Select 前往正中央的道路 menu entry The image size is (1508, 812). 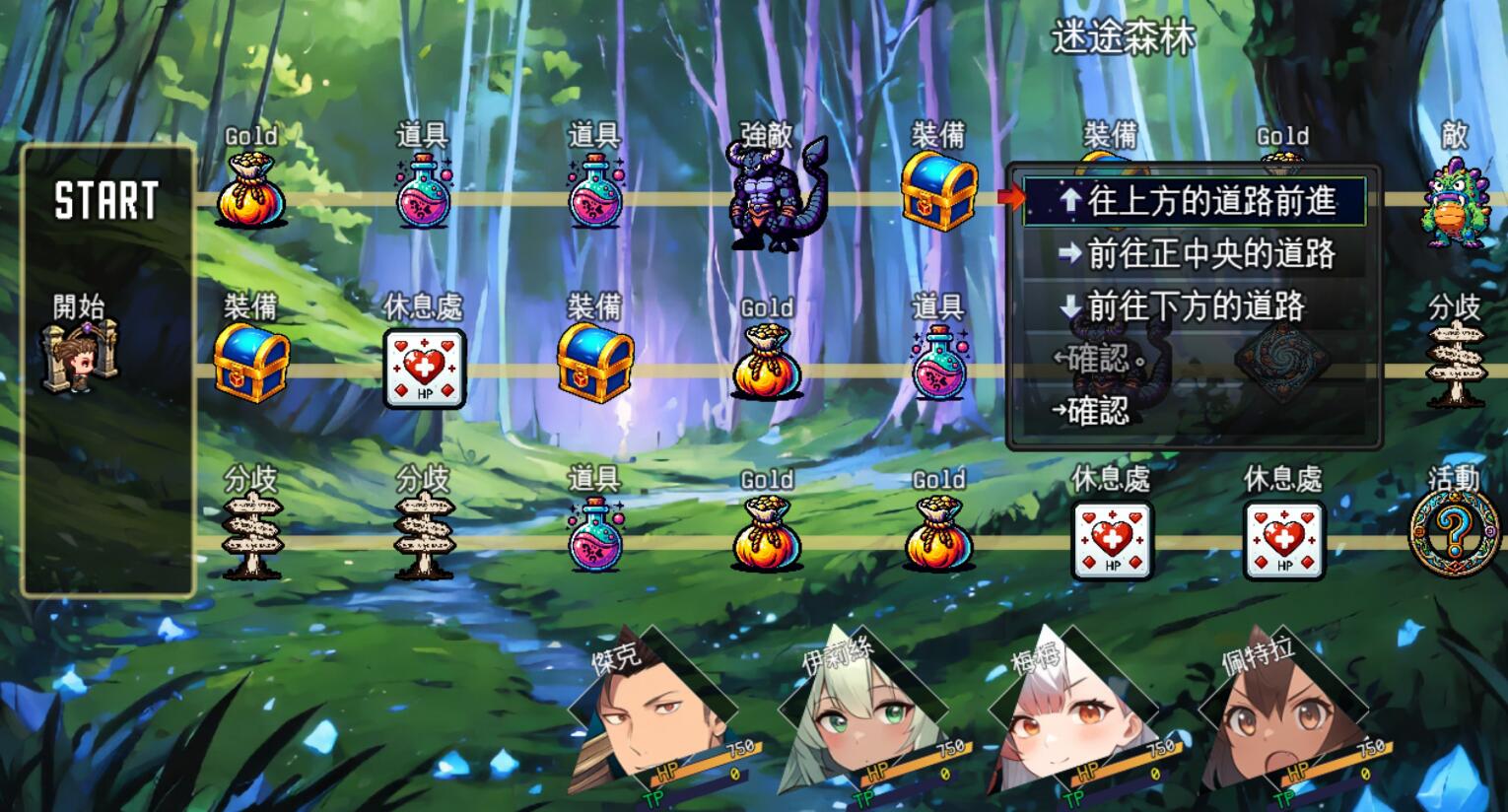(x=1195, y=254)
